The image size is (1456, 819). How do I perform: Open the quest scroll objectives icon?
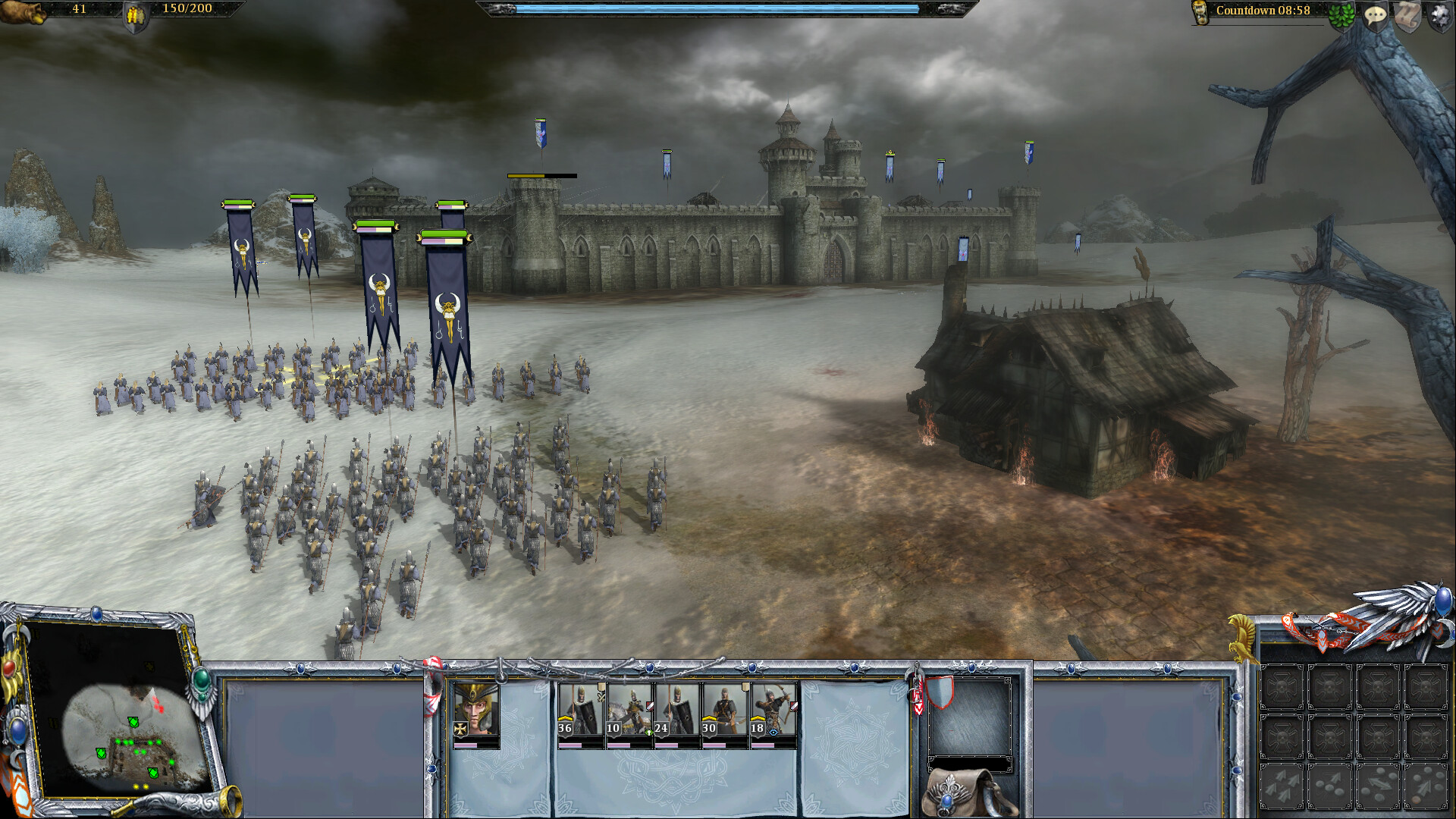pyautogui.click(x=1407, y=15)
